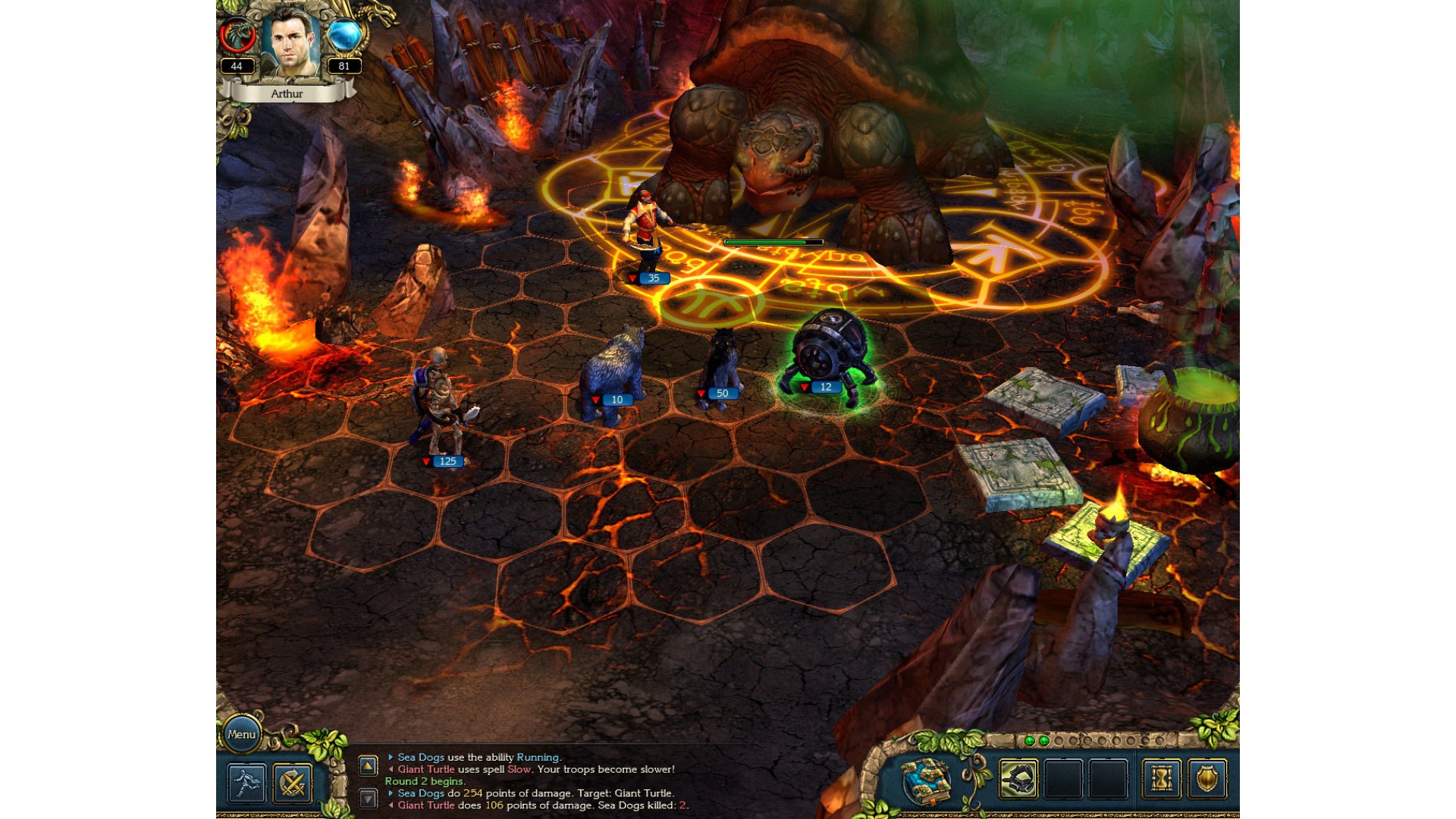Select the bear unit stack of 10
Image resolution: width=1456 pixels, height=819 pixels.
[613, 372]
